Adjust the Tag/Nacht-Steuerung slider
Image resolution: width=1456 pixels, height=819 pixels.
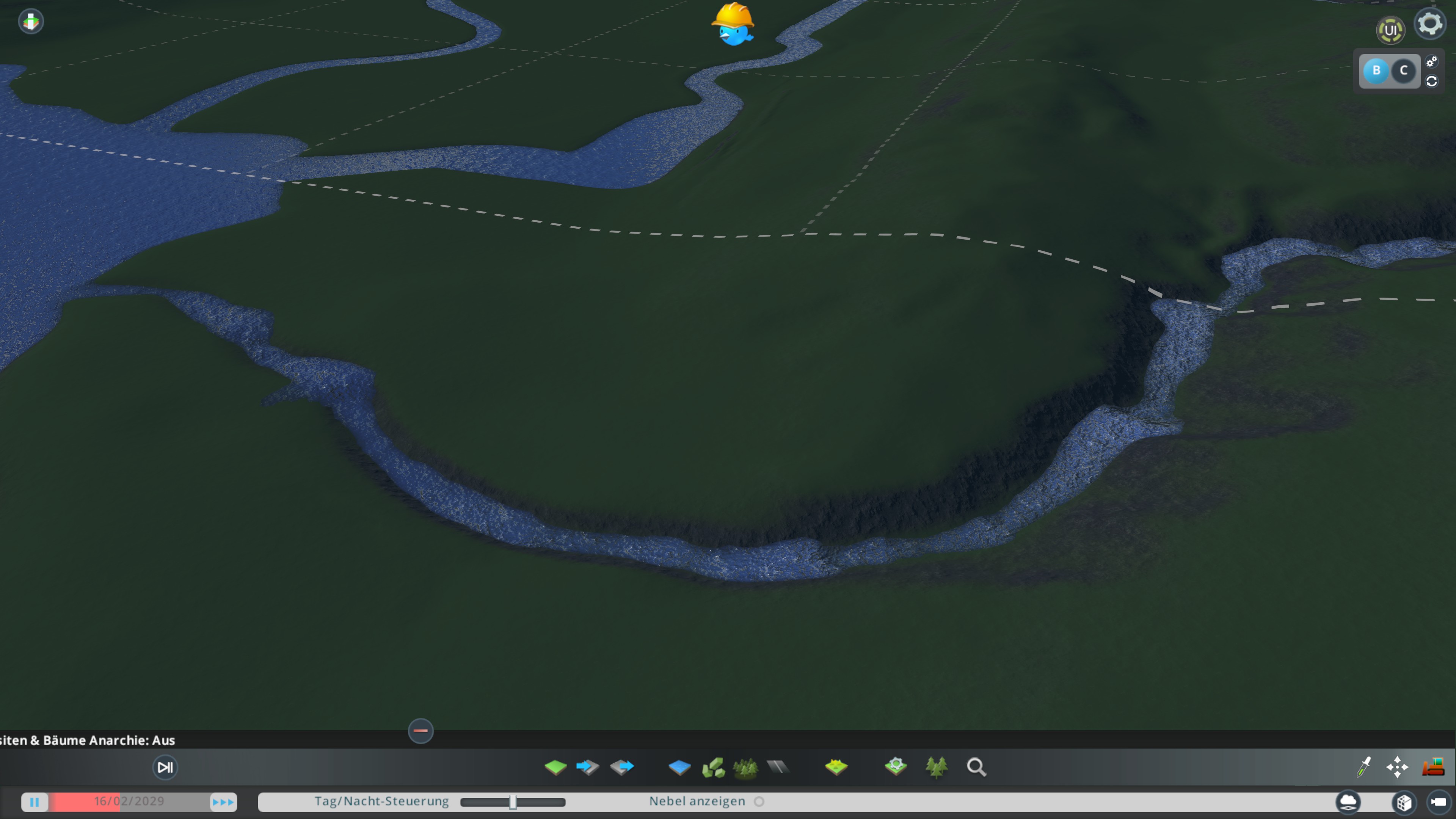[x=512, y=802]
